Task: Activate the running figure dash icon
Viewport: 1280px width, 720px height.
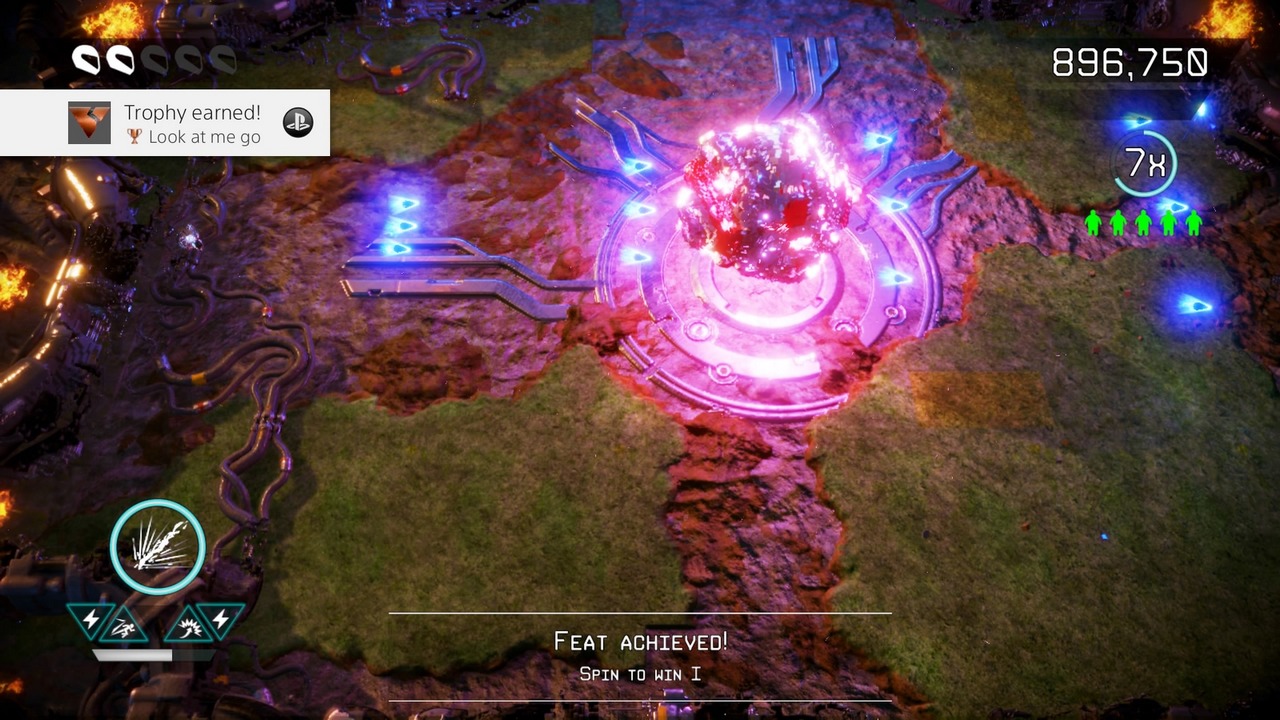Action: coord(123,628)
